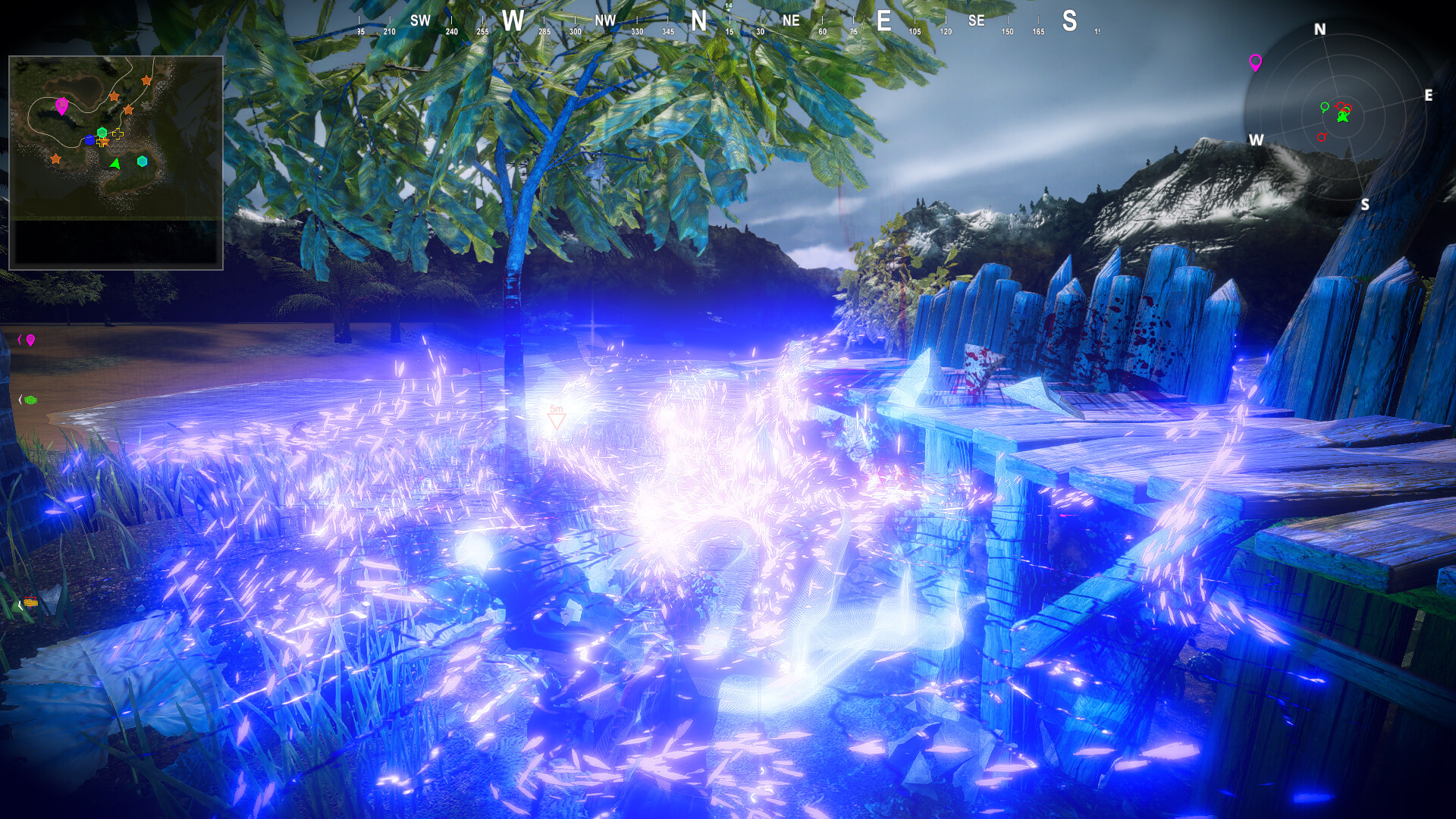Expand the chevron near the orange distance marker
This screenshot has width=1456, height=819.
click(x=19, y=605)
